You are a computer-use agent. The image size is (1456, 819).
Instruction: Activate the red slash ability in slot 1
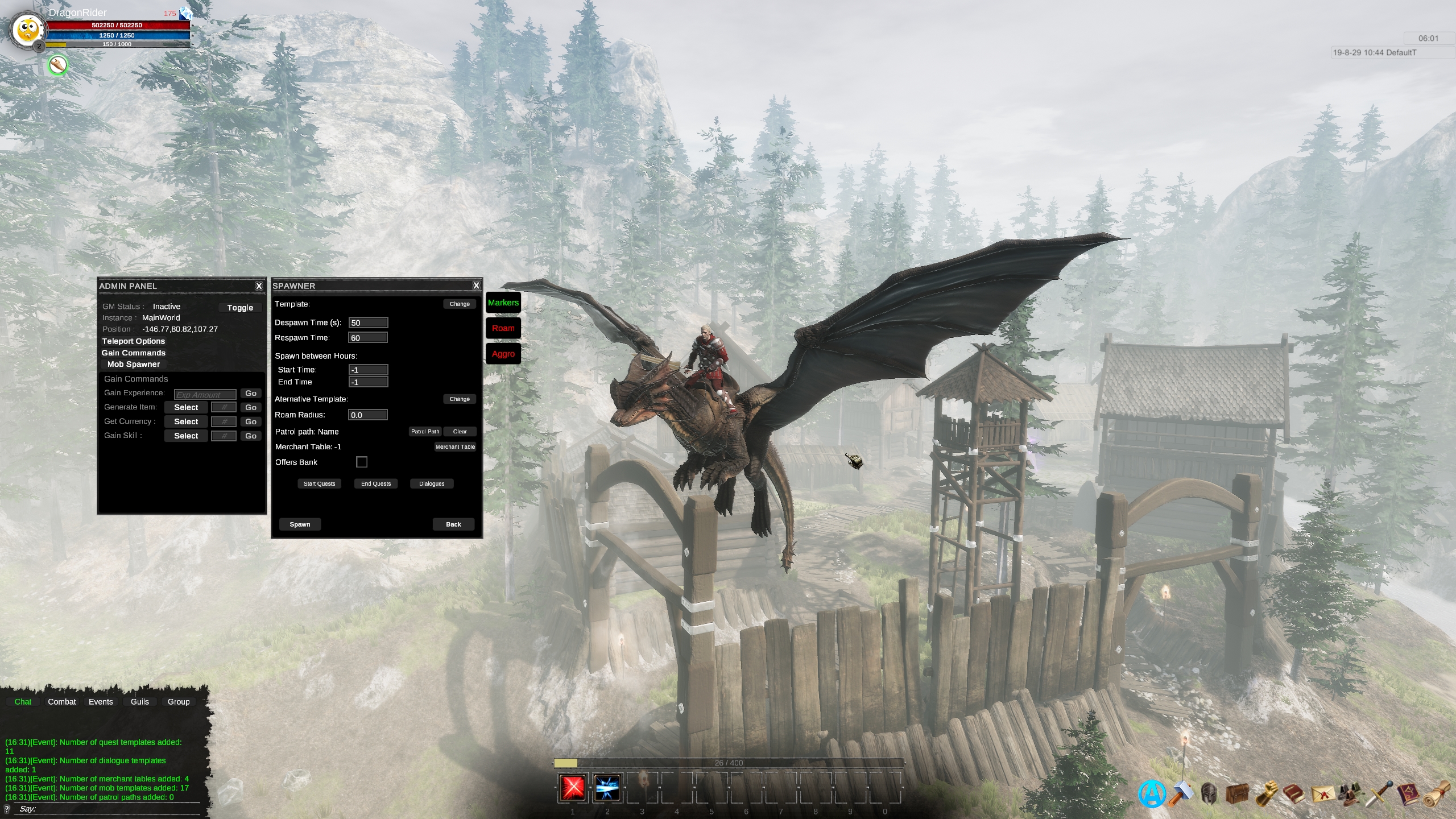coord(573,788)
